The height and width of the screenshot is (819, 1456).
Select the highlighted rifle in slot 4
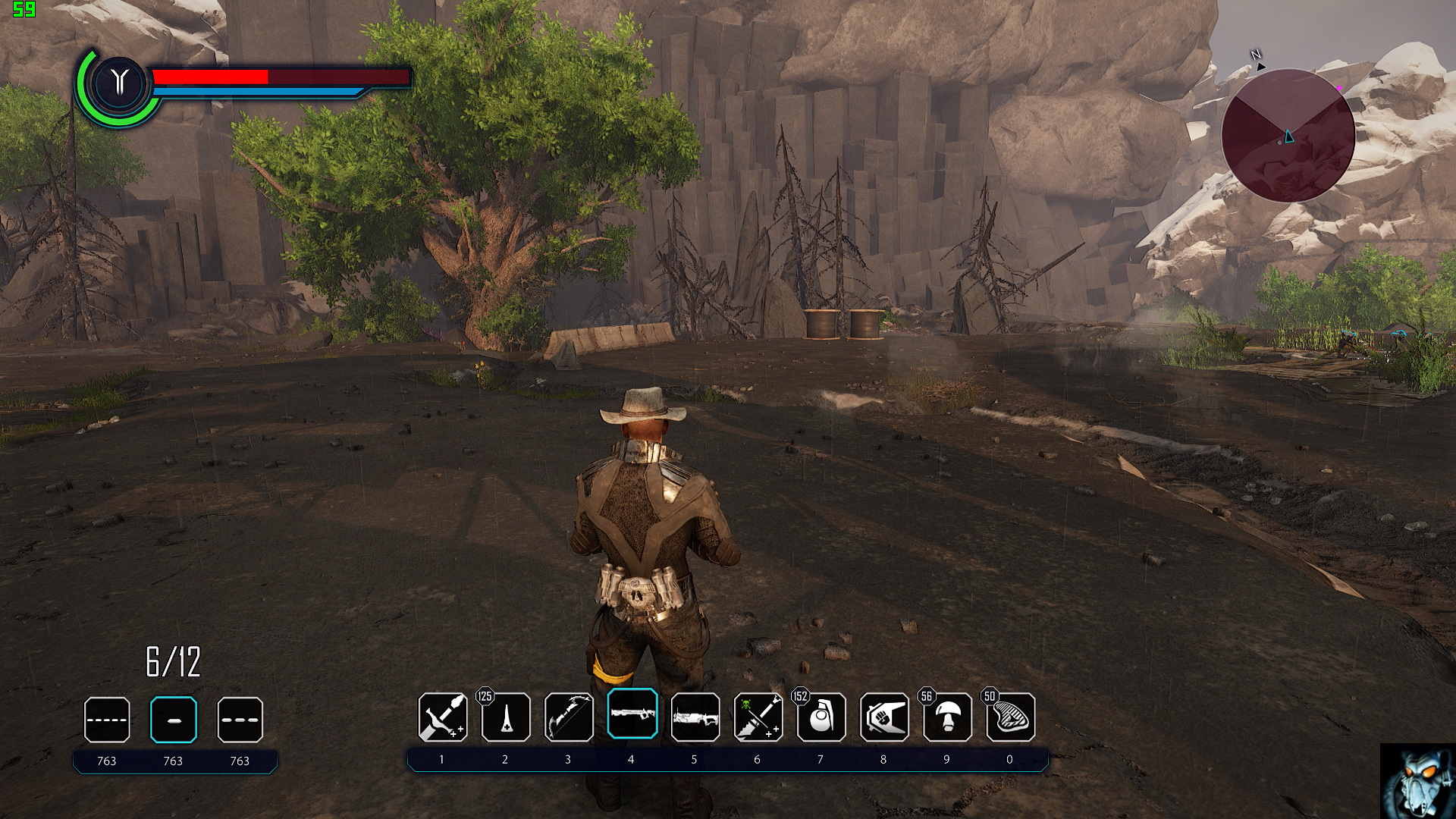coord(632,714)
